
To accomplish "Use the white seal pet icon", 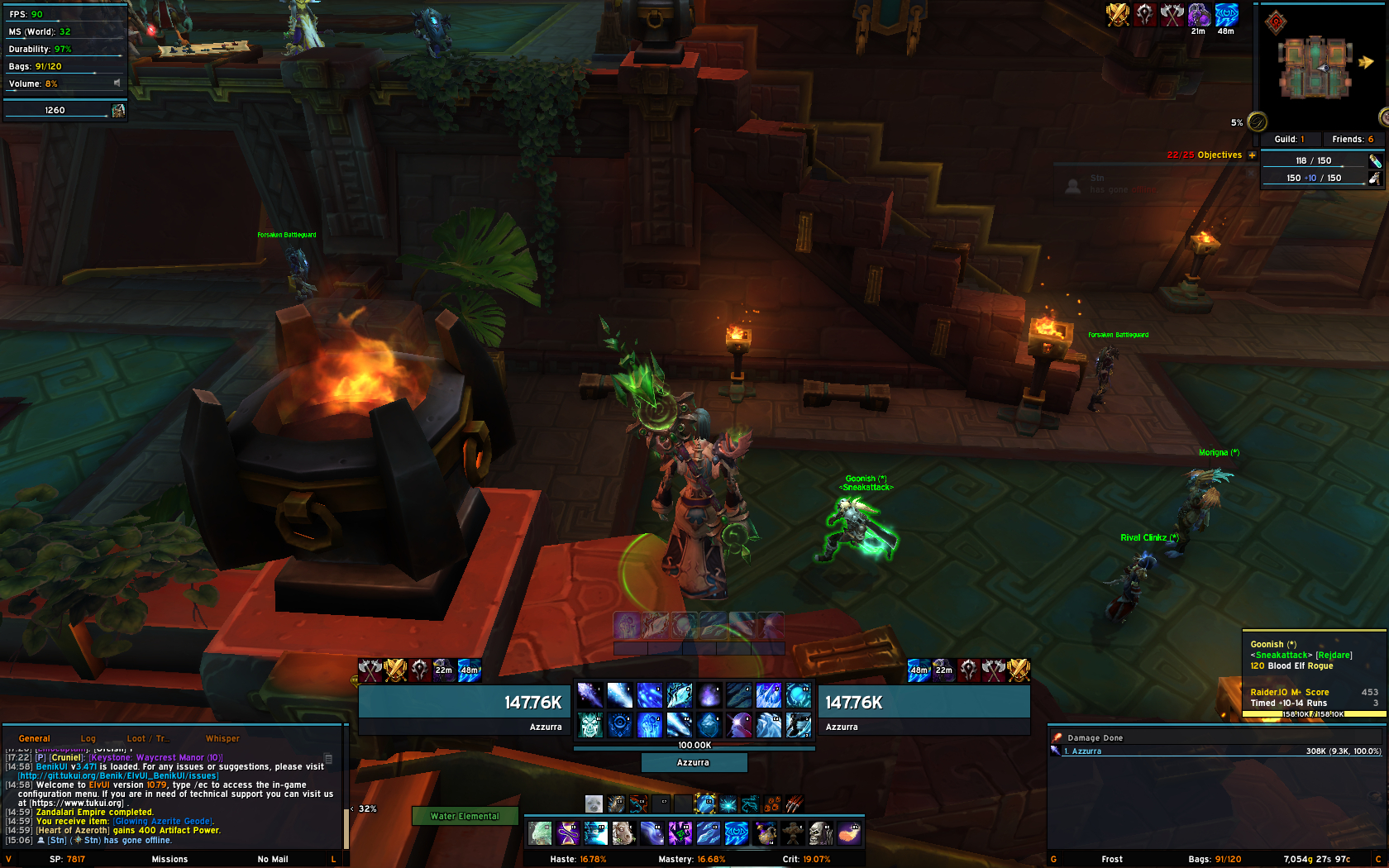I will 593,804.
